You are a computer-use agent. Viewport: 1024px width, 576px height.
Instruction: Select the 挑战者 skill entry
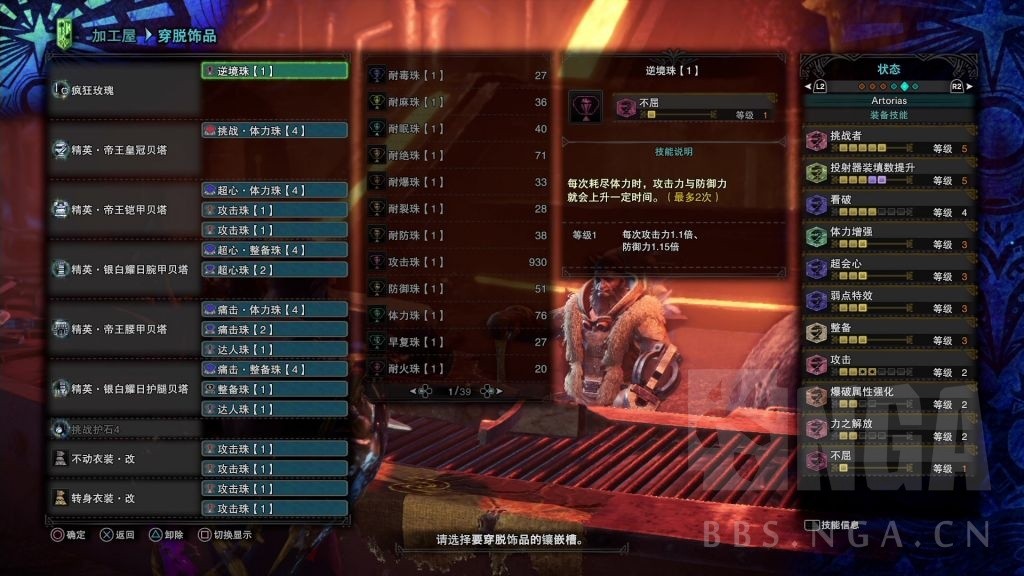[889, 141]
